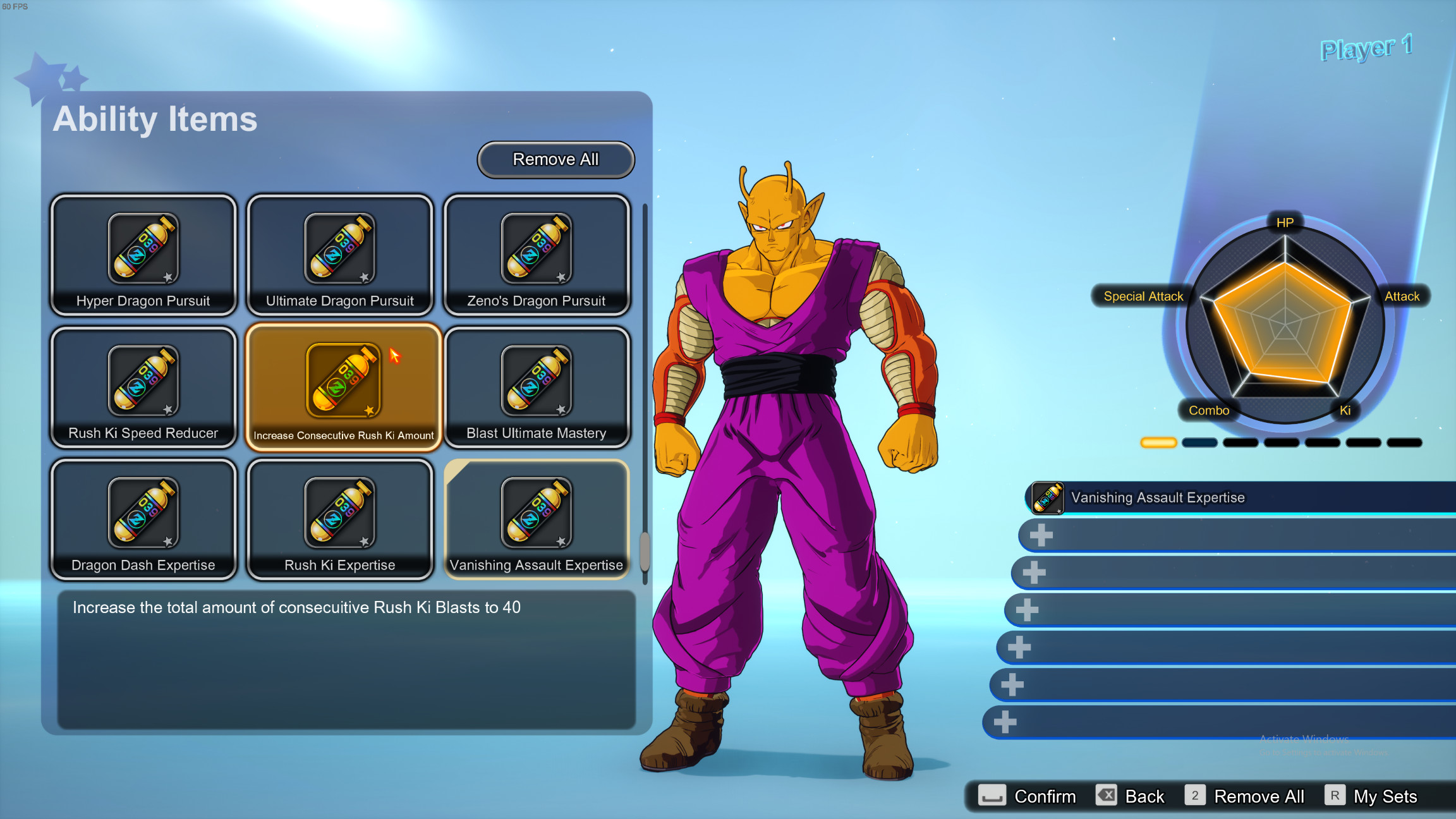Pick Zeno's Dragon Pursuit ability item
This screenshot has width=1456, height=819.
coord(537,255)
